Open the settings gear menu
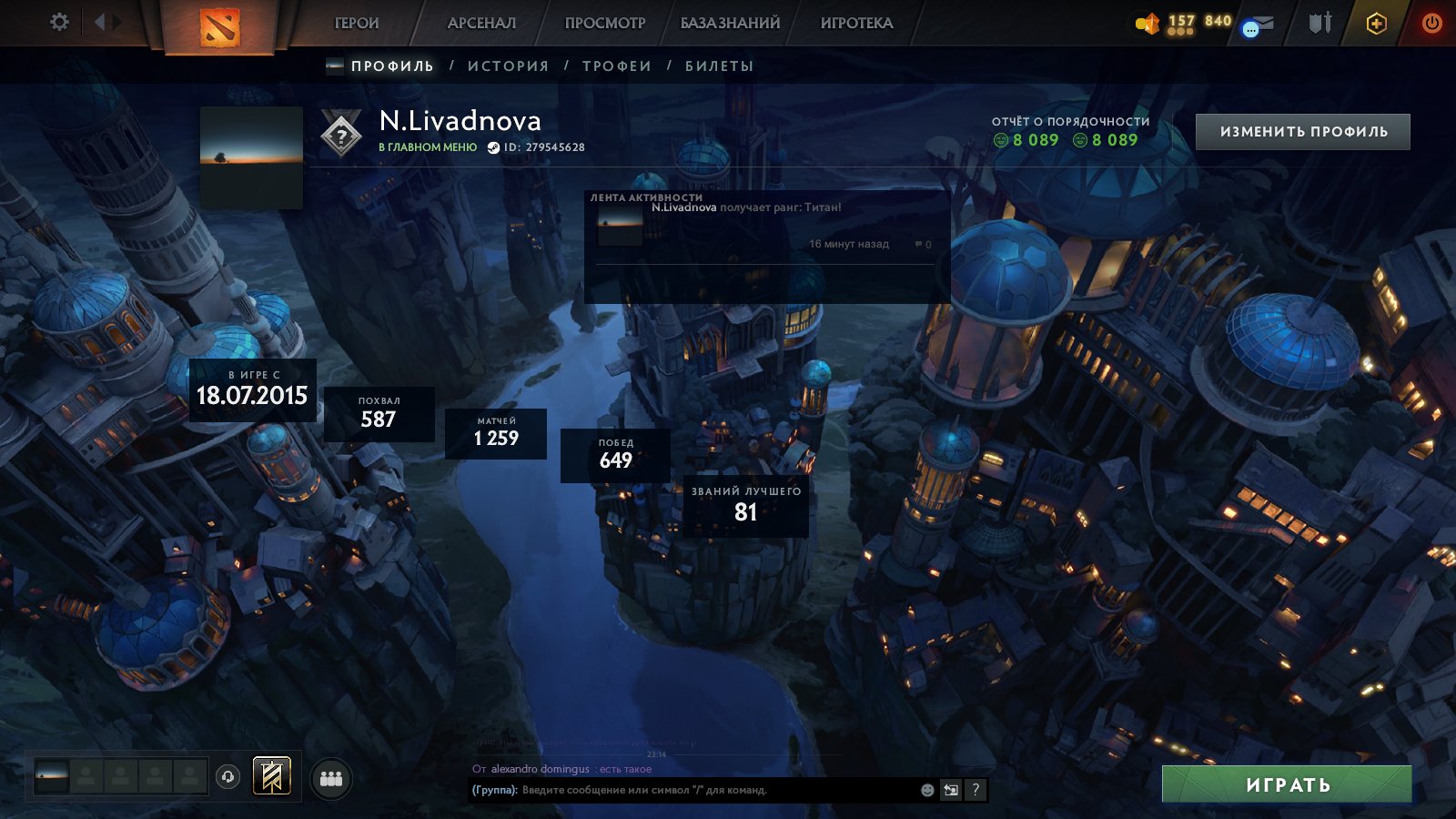This screenshot has height=819, width=1456. [x=59, y=22]
